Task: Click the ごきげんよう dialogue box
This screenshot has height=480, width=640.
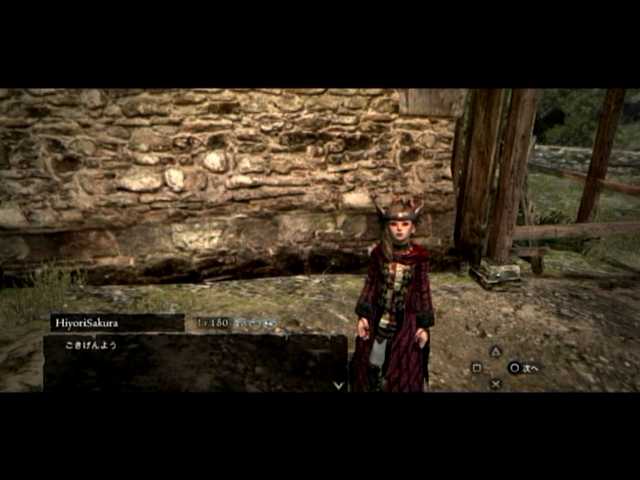Action: pos(194,361)
